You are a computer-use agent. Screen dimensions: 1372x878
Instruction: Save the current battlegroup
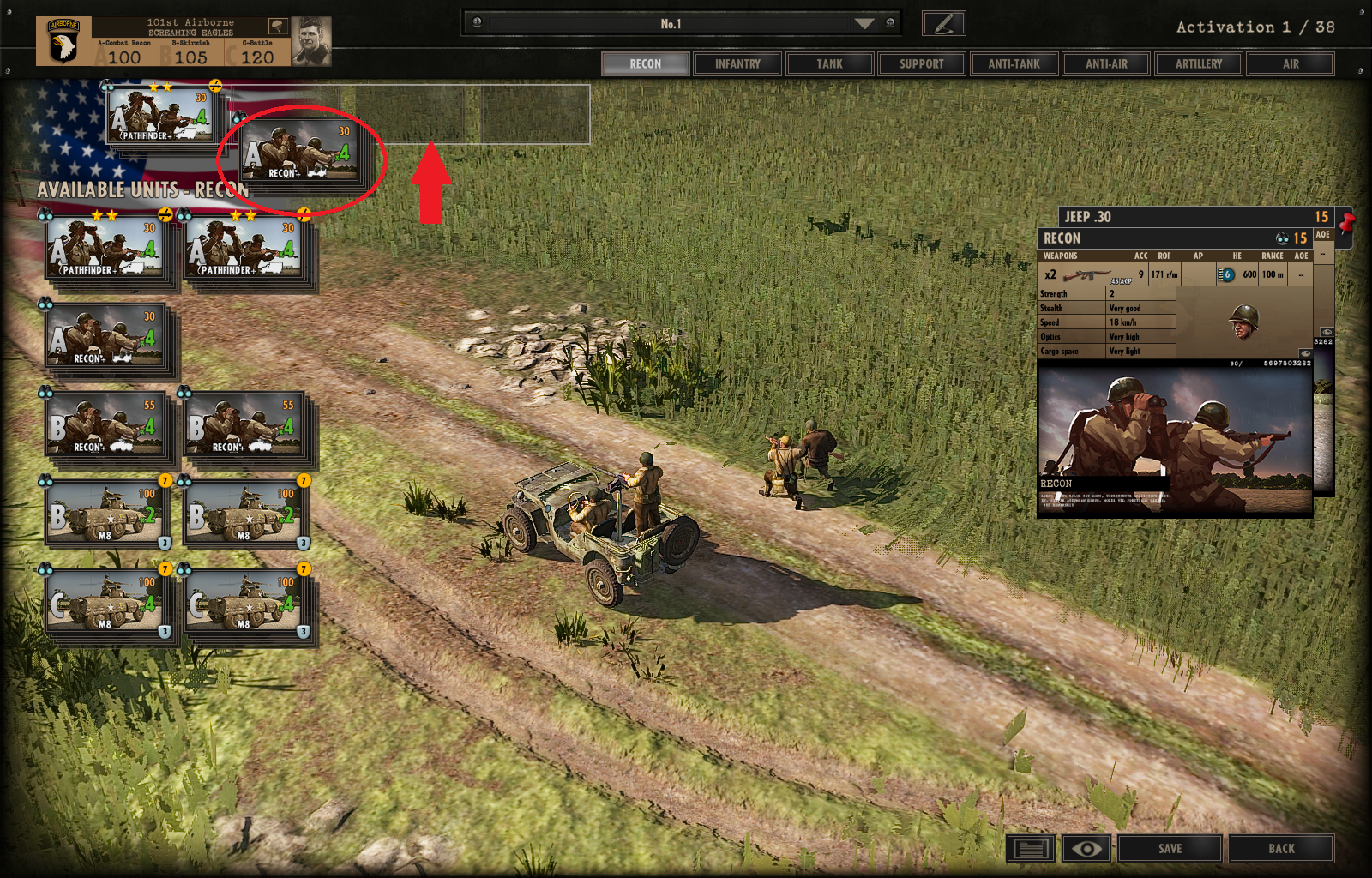[1170, 849]
